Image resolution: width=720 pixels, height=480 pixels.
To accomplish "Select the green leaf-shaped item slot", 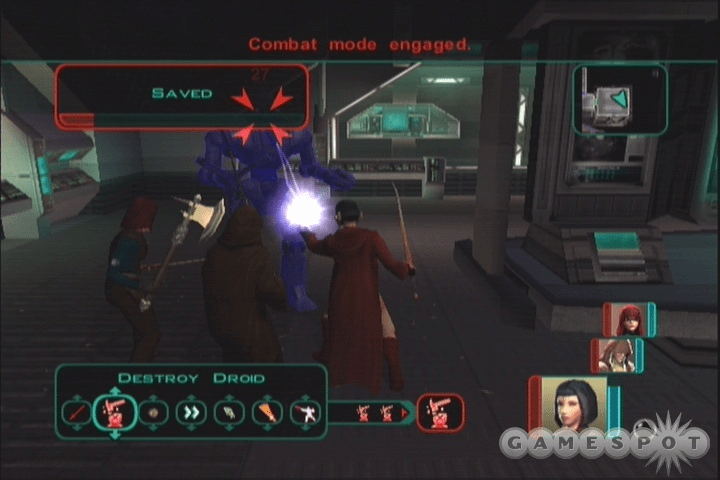I will [x=229, y=412].
